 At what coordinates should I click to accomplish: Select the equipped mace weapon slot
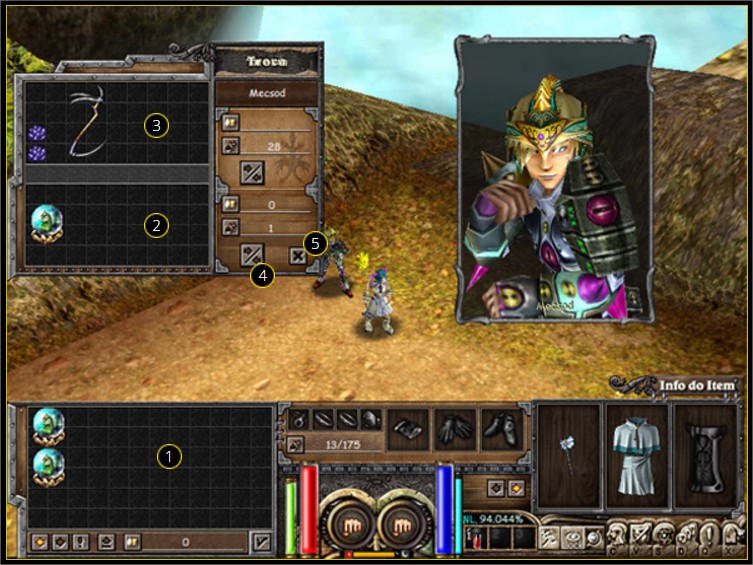click(569, 456)
